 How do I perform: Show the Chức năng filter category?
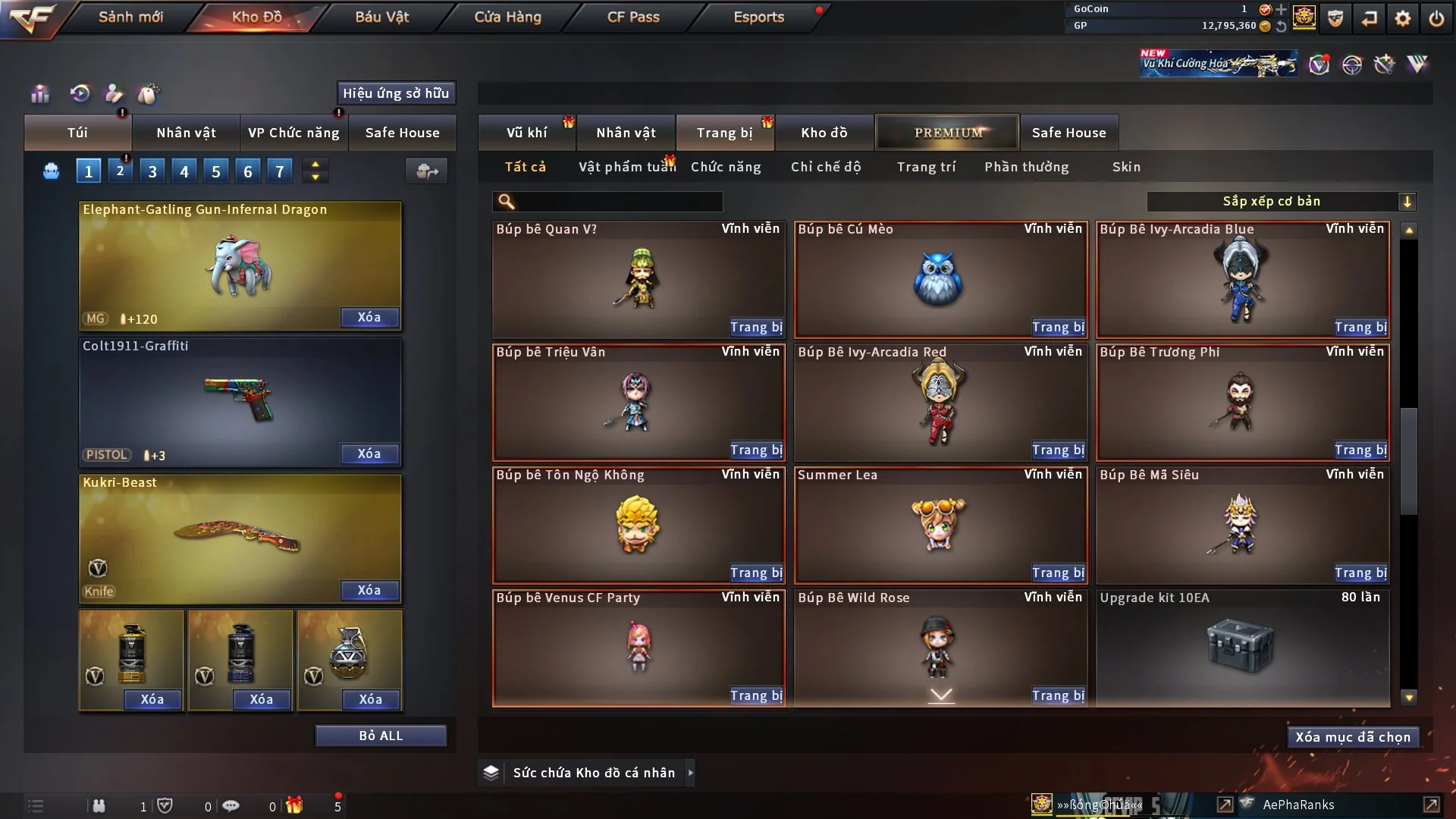(726, 167)
